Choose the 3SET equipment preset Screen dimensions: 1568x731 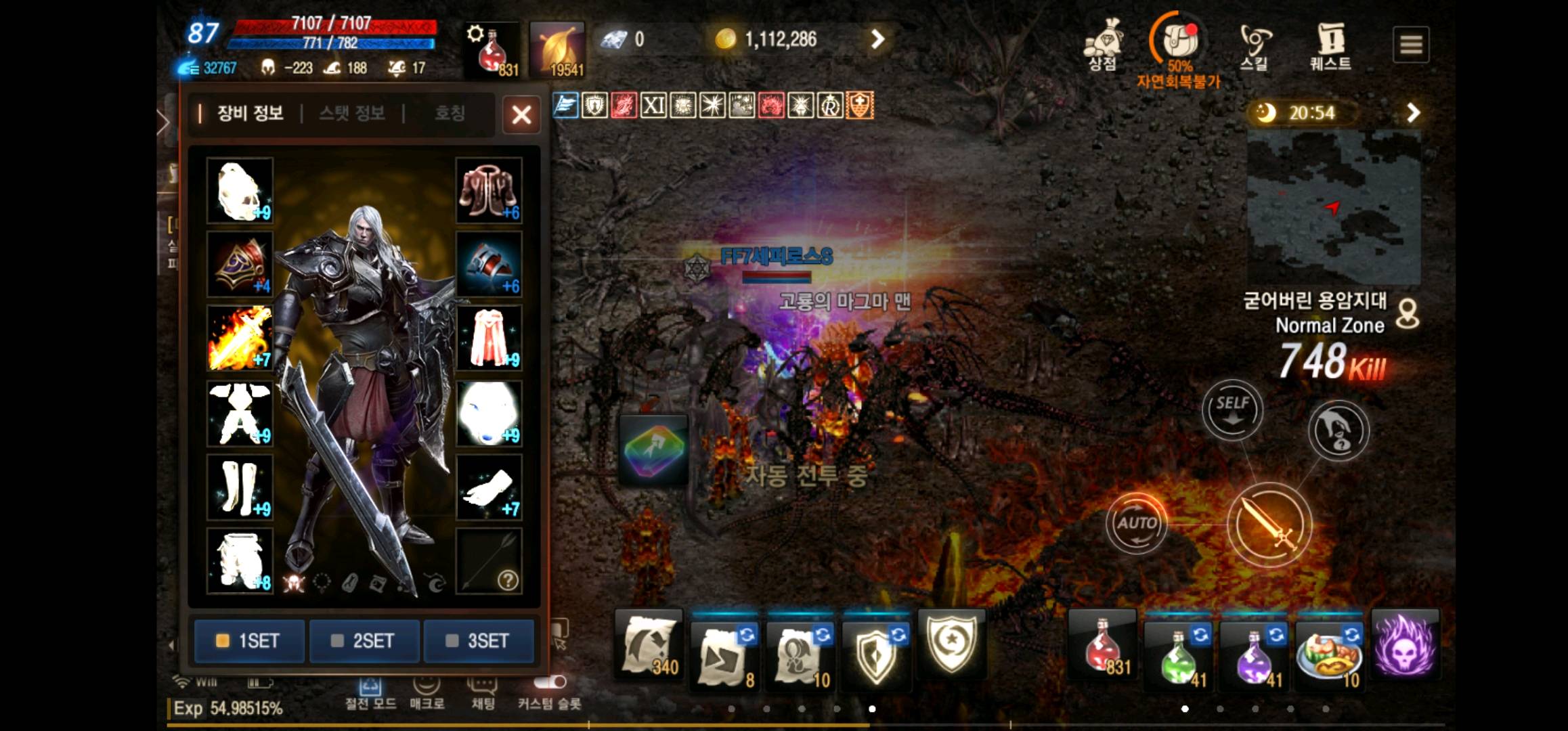(x=479, y=640)
